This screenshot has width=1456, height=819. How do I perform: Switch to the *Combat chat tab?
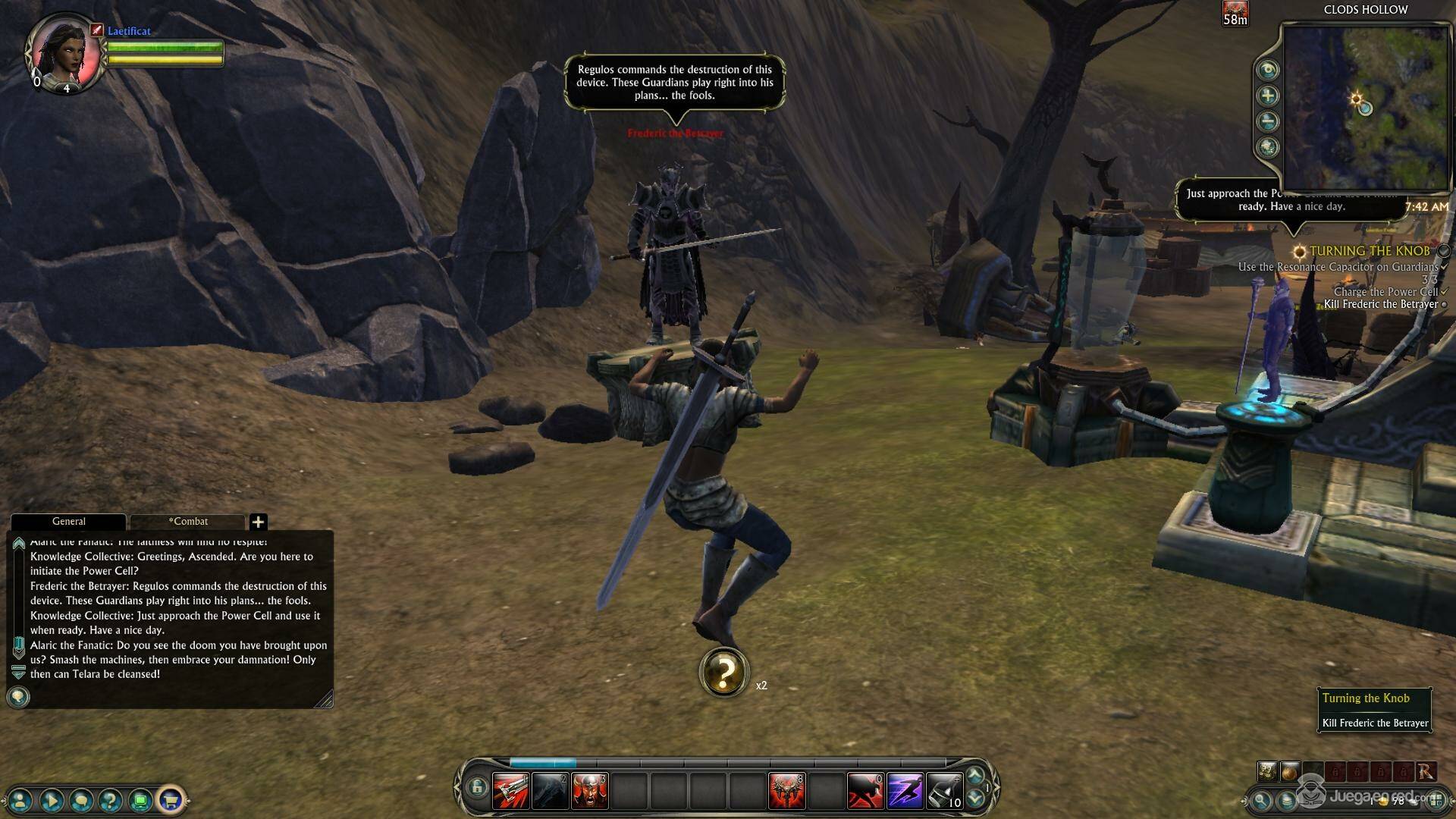(188, 522)
